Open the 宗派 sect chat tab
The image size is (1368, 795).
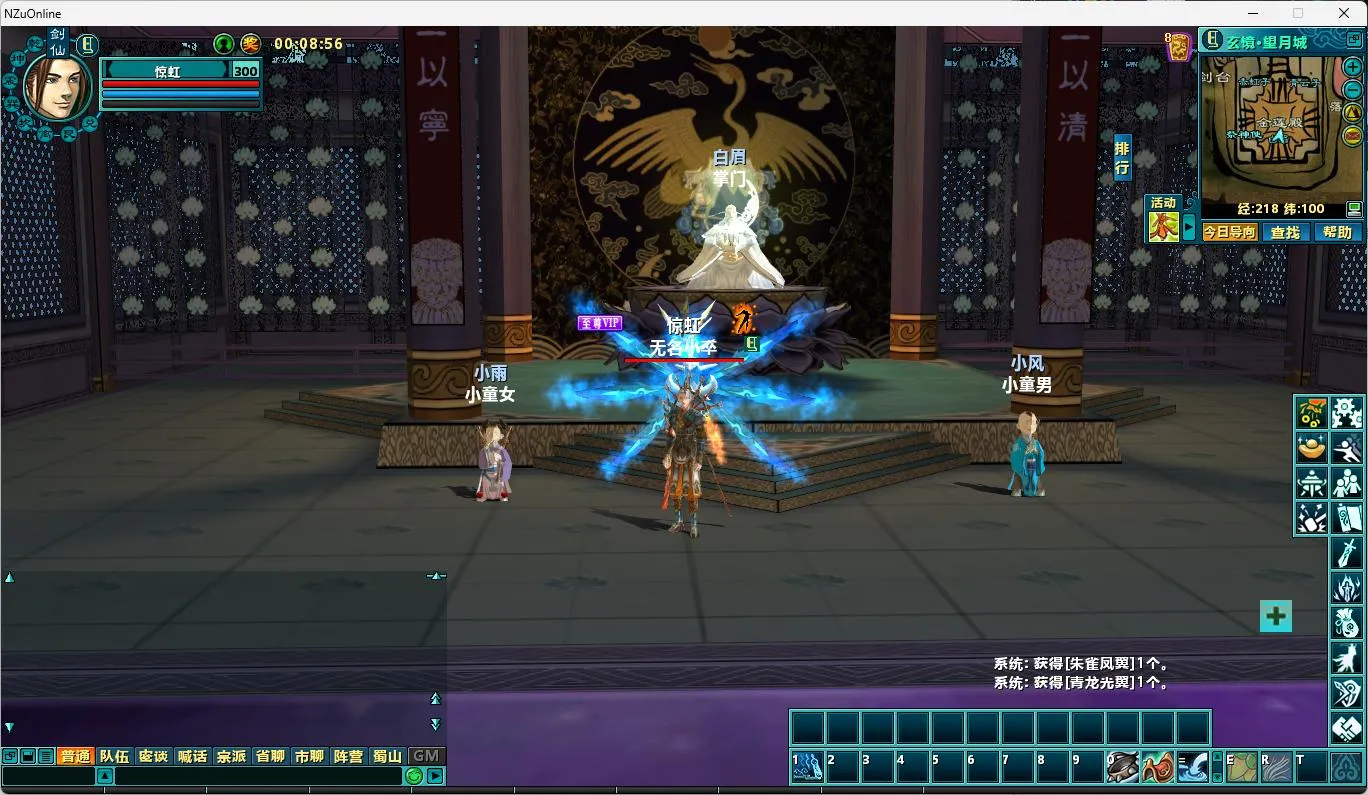coord(231,756)
